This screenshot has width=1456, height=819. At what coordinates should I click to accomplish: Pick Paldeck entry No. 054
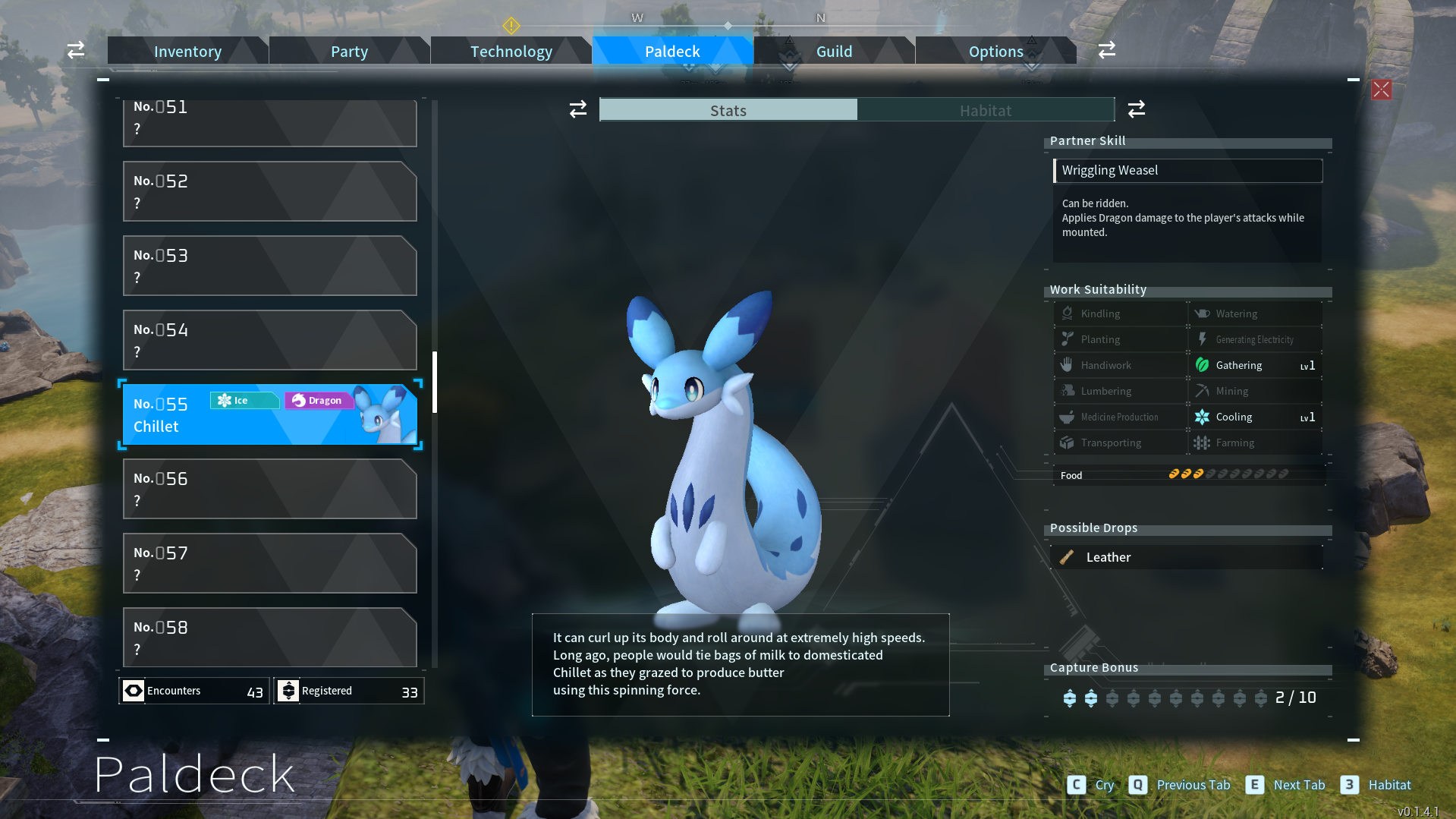(x=269, y=340)
